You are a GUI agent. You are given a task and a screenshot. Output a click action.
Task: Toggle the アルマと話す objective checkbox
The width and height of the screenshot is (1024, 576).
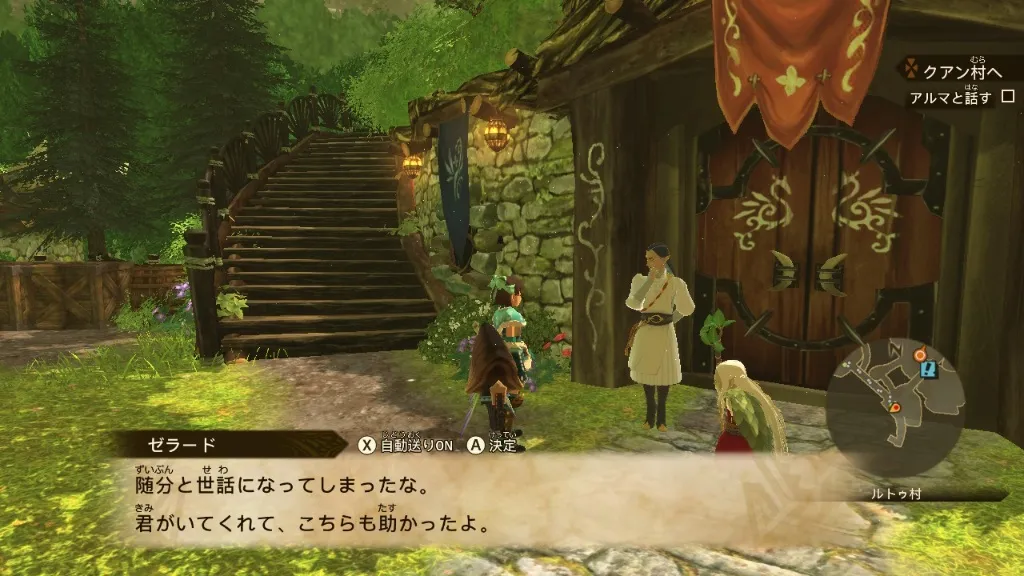click(x=1008, y=97)
